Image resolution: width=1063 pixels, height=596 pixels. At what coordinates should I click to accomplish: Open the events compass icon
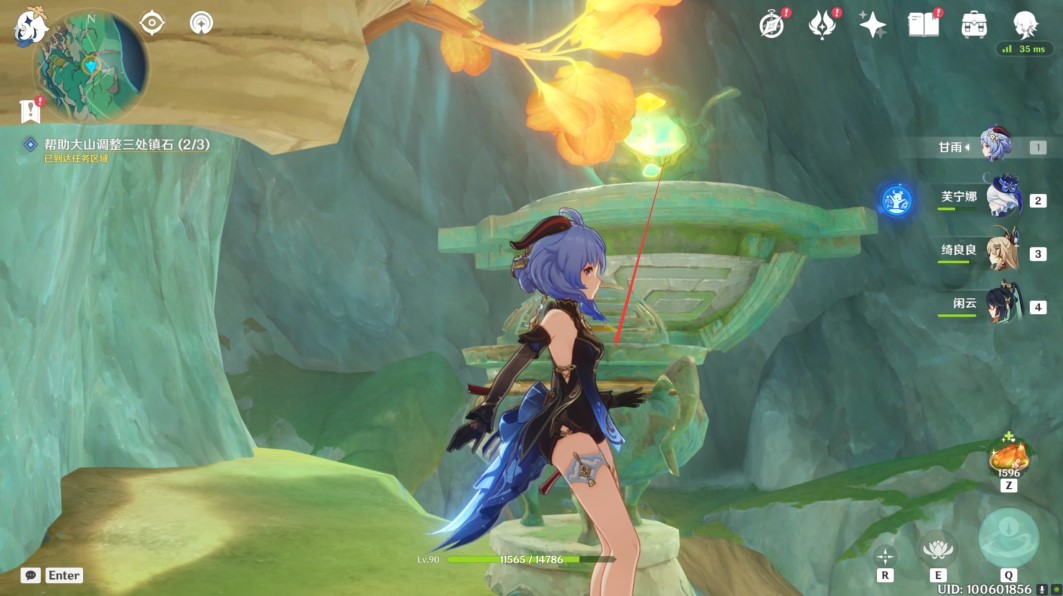772,25
